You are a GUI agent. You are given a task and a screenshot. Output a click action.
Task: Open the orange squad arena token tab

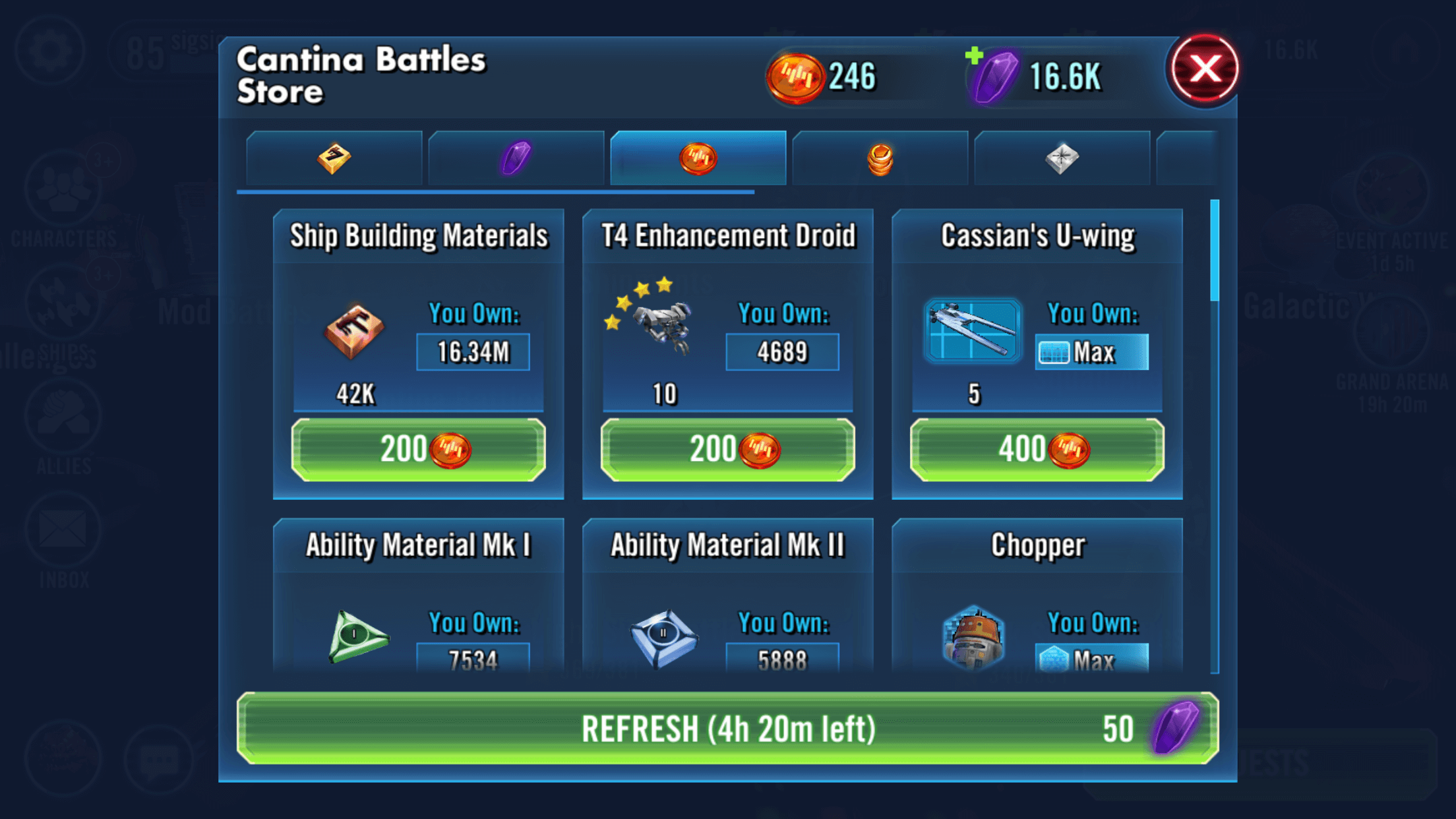(334, 158)
